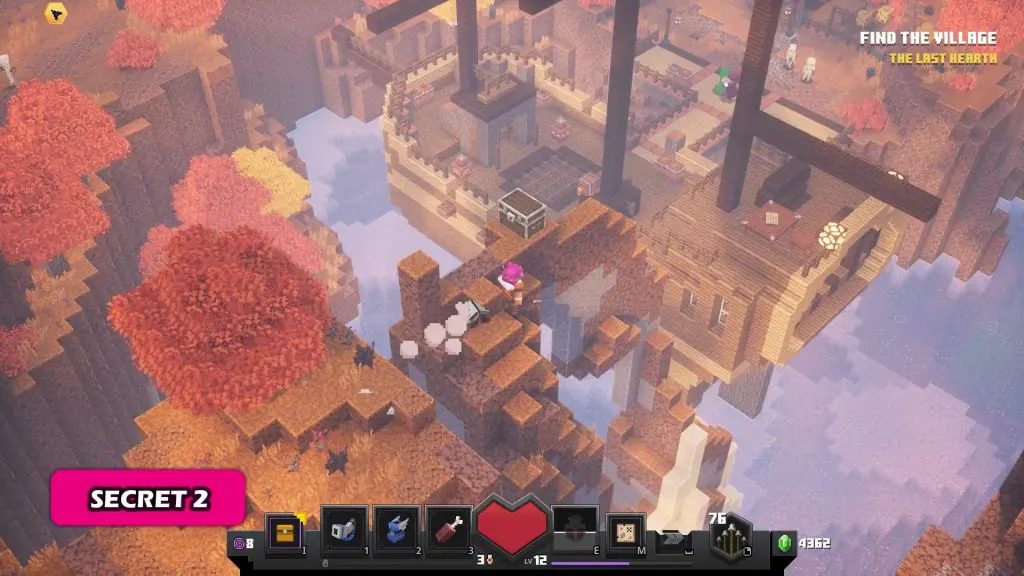Click the pink Secret 2 label
1024x576 pixels.
point(149,499)
